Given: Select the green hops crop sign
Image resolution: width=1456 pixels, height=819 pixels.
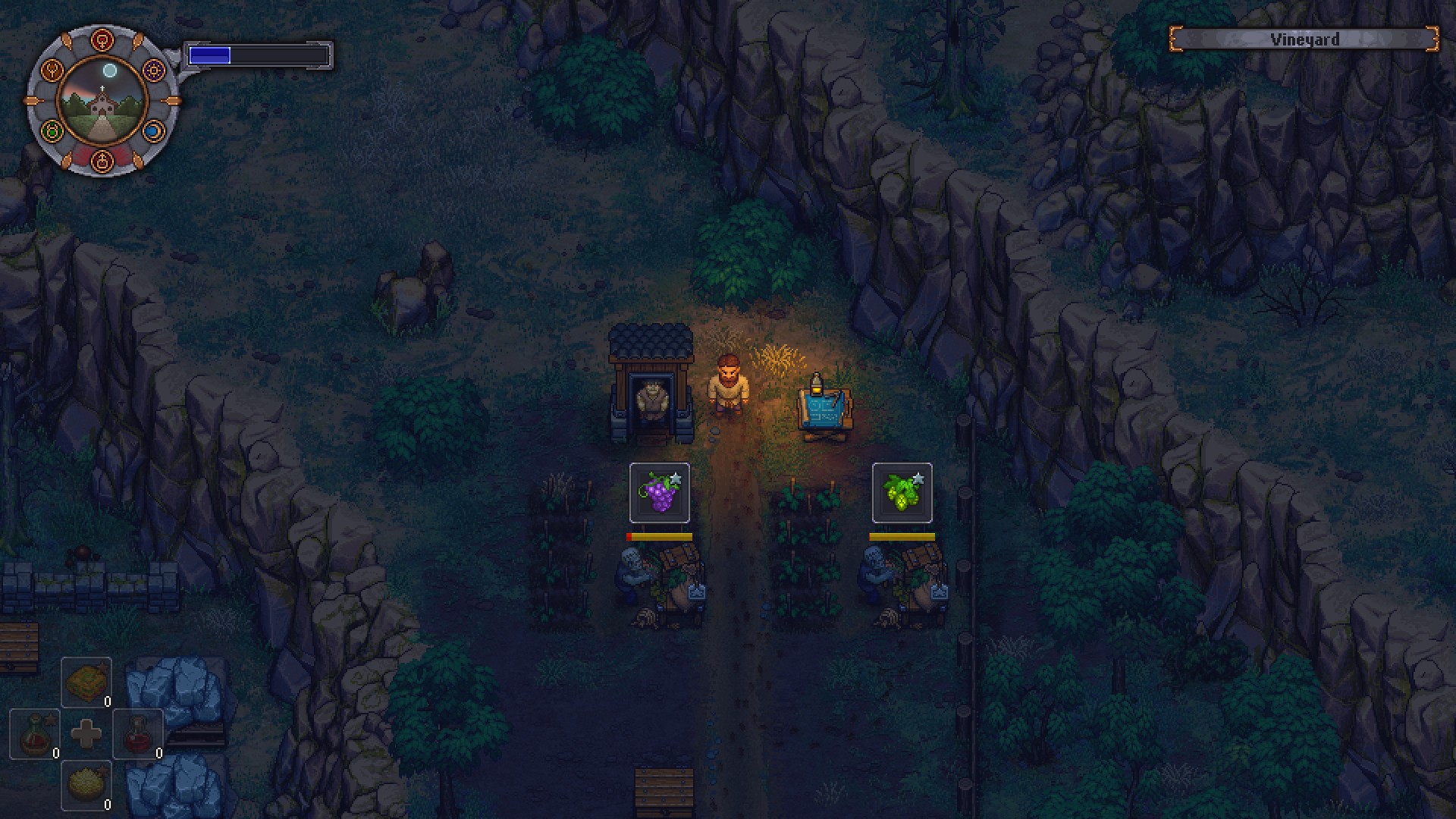Looking at the screenshot, I should (901, 494).
